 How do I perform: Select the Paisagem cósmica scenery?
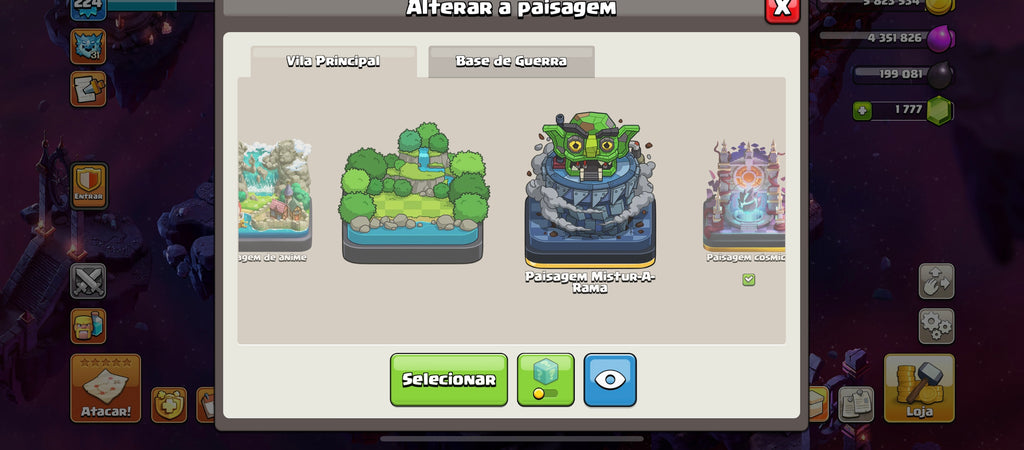click(745, 195)
